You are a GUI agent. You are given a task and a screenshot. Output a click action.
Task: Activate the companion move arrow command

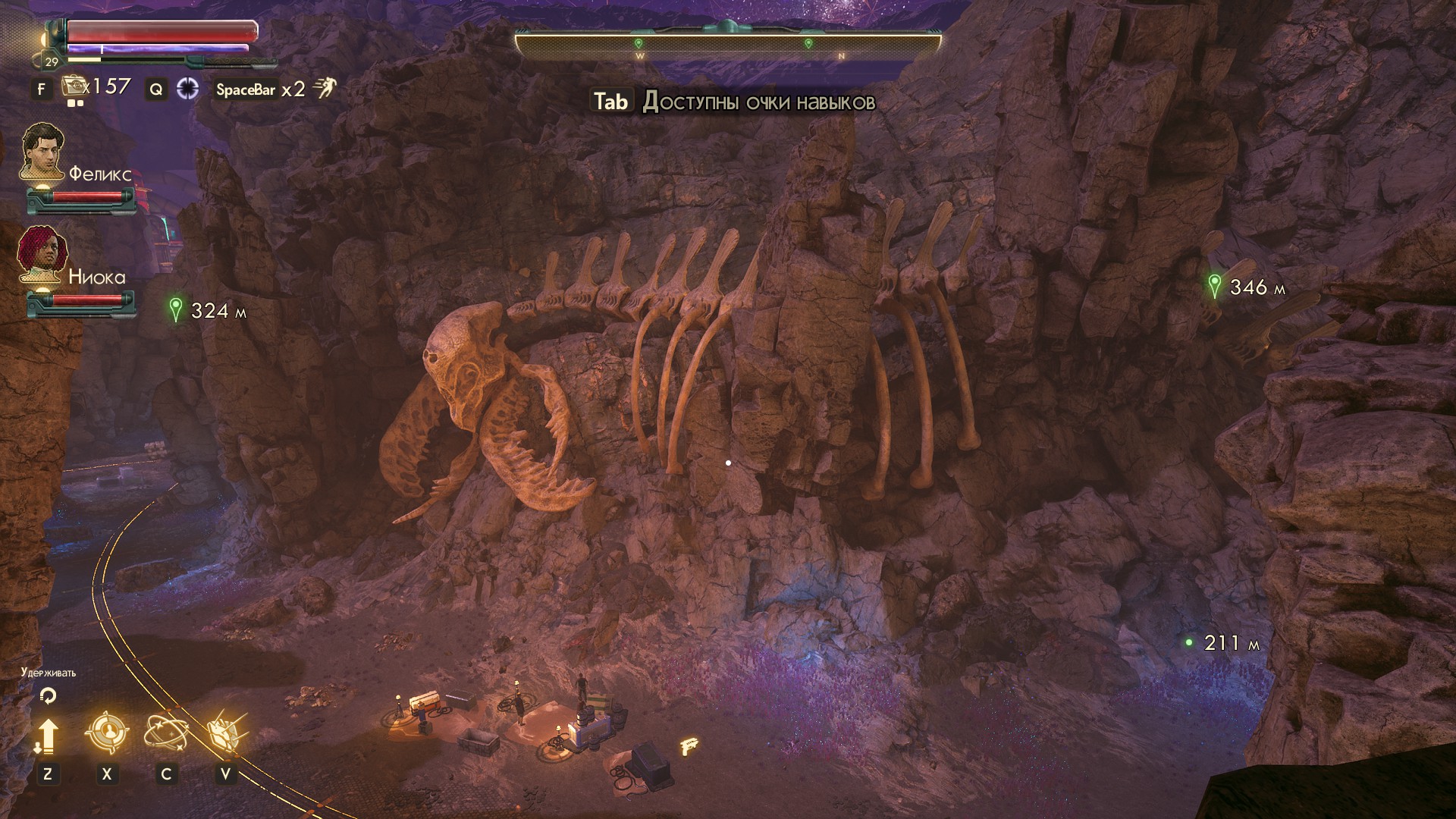click(x=47, y=735)
